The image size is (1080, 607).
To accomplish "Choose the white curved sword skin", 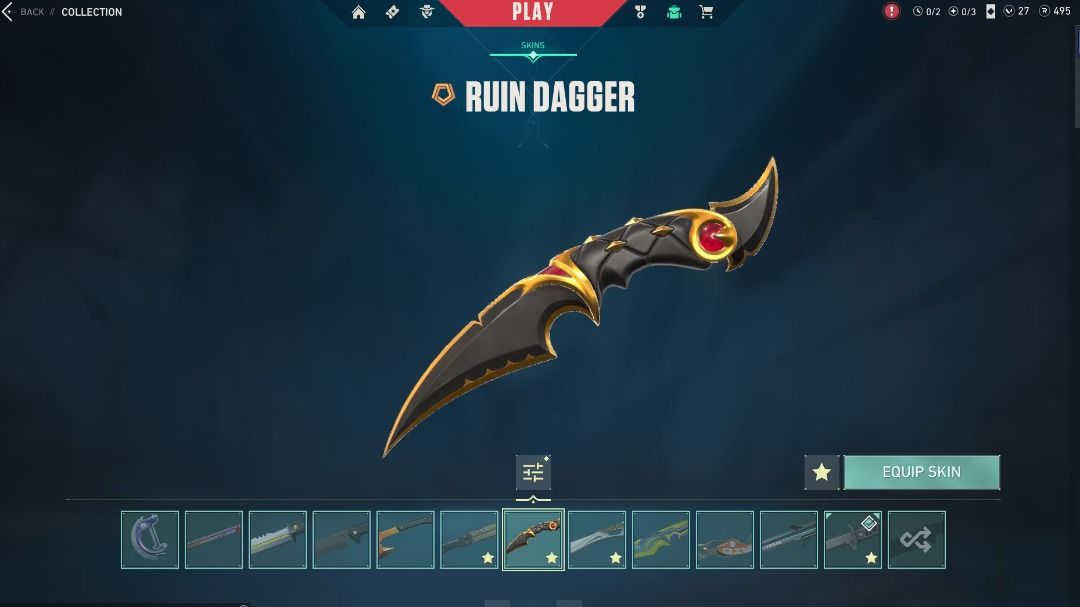I will 597,540.
